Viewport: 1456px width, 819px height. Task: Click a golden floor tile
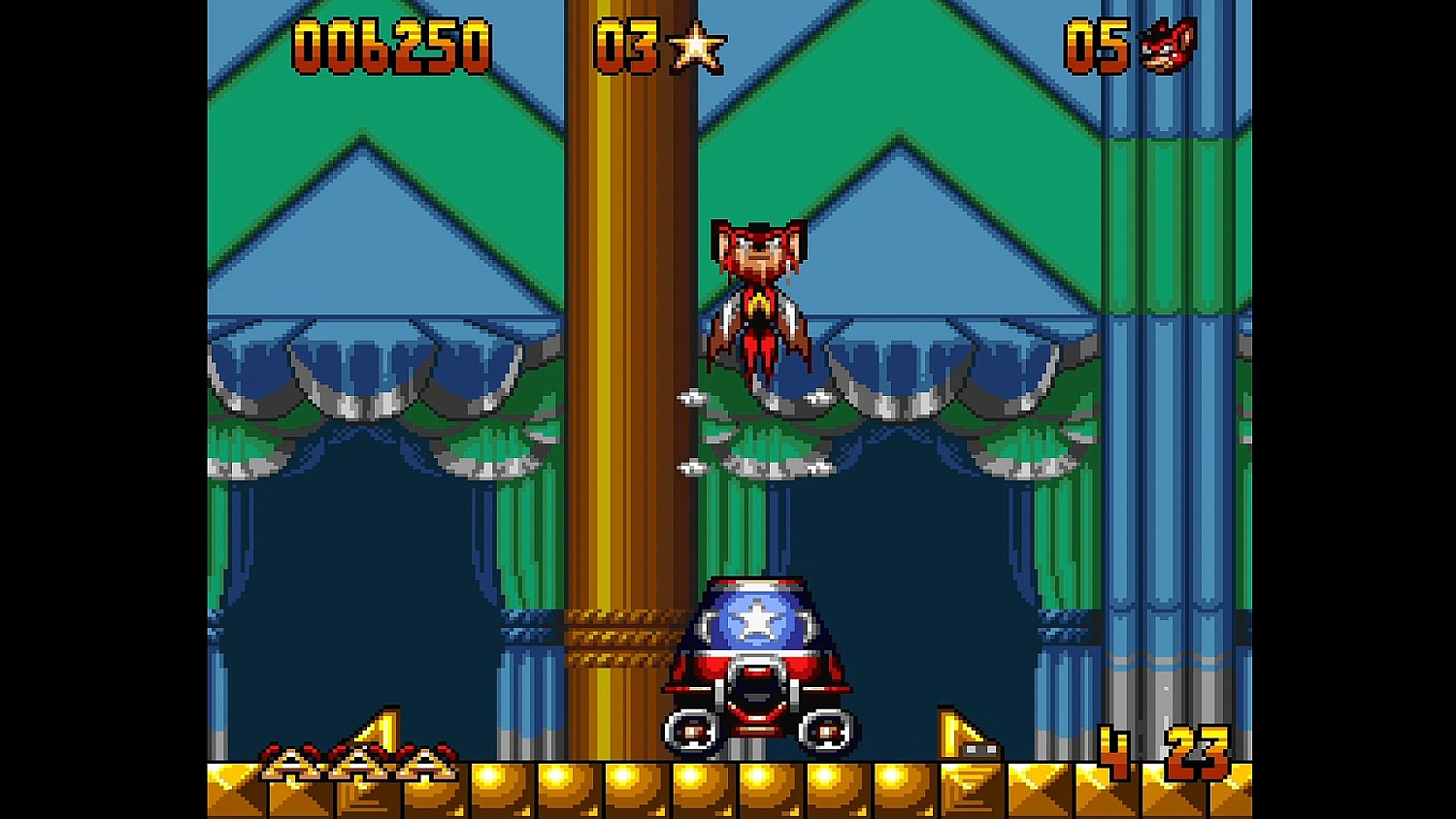534,786
